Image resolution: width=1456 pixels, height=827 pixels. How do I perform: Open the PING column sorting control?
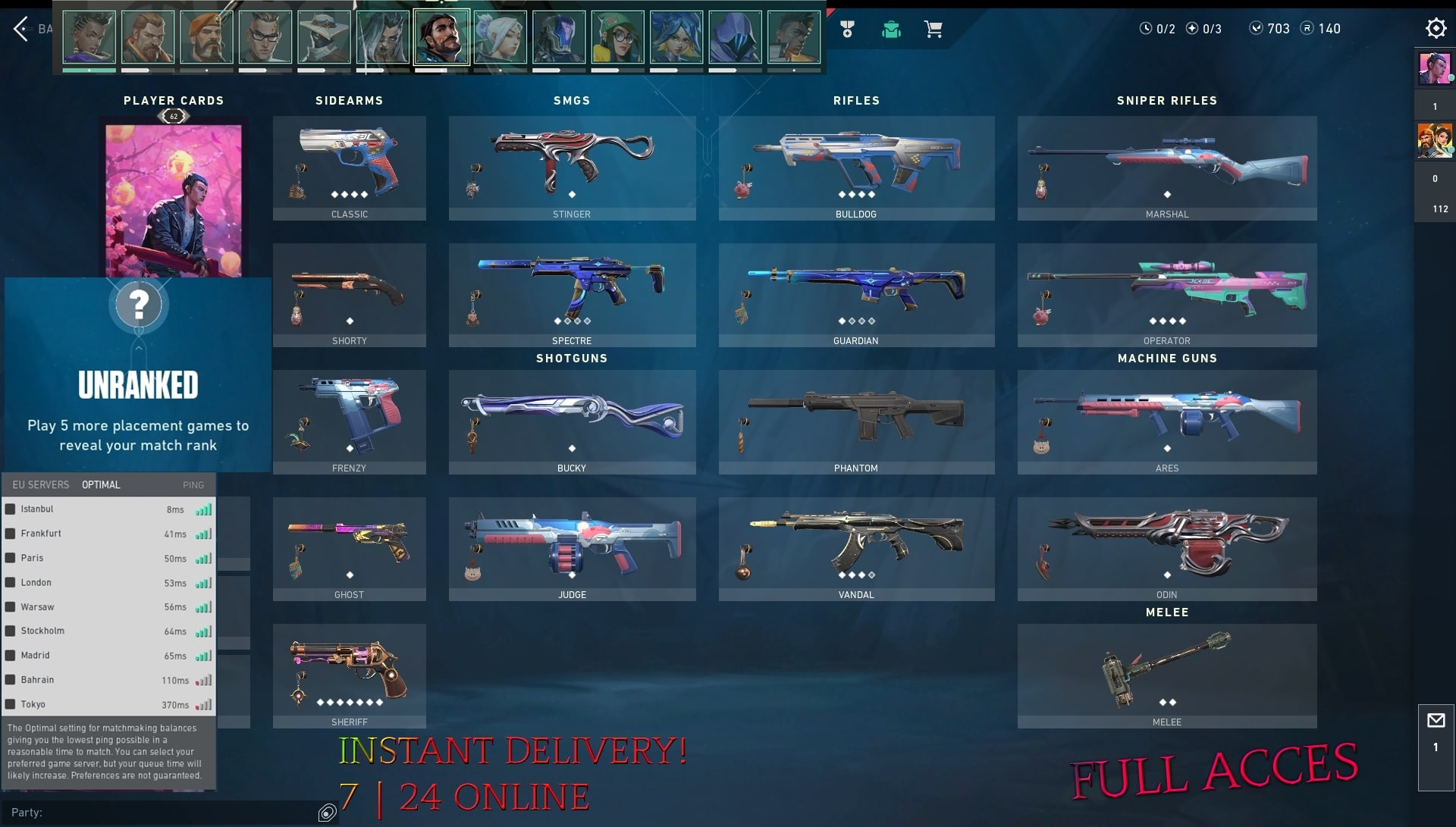coord(193,484)
